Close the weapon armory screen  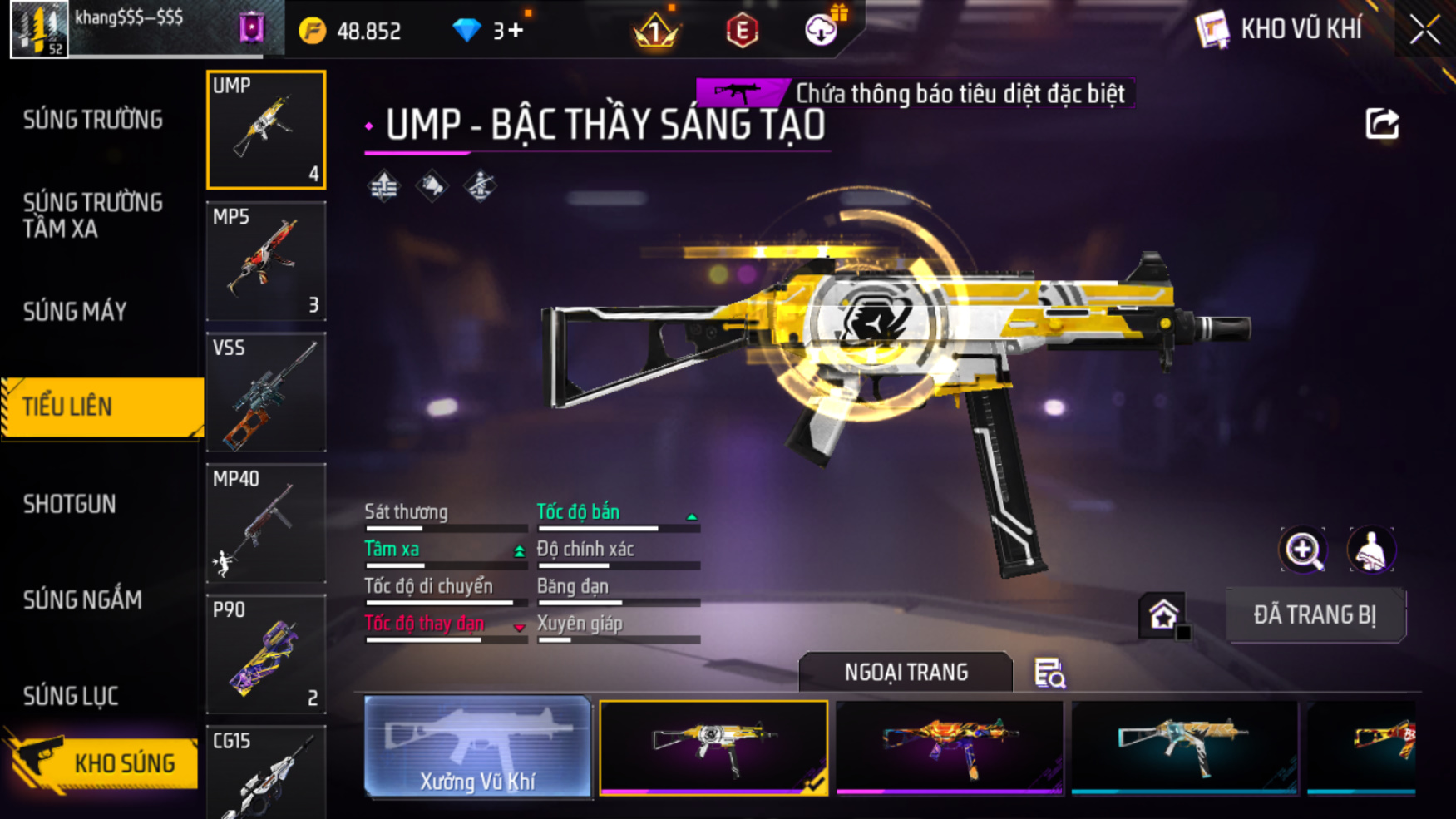pyautogui.click(x=1424, y=30)
